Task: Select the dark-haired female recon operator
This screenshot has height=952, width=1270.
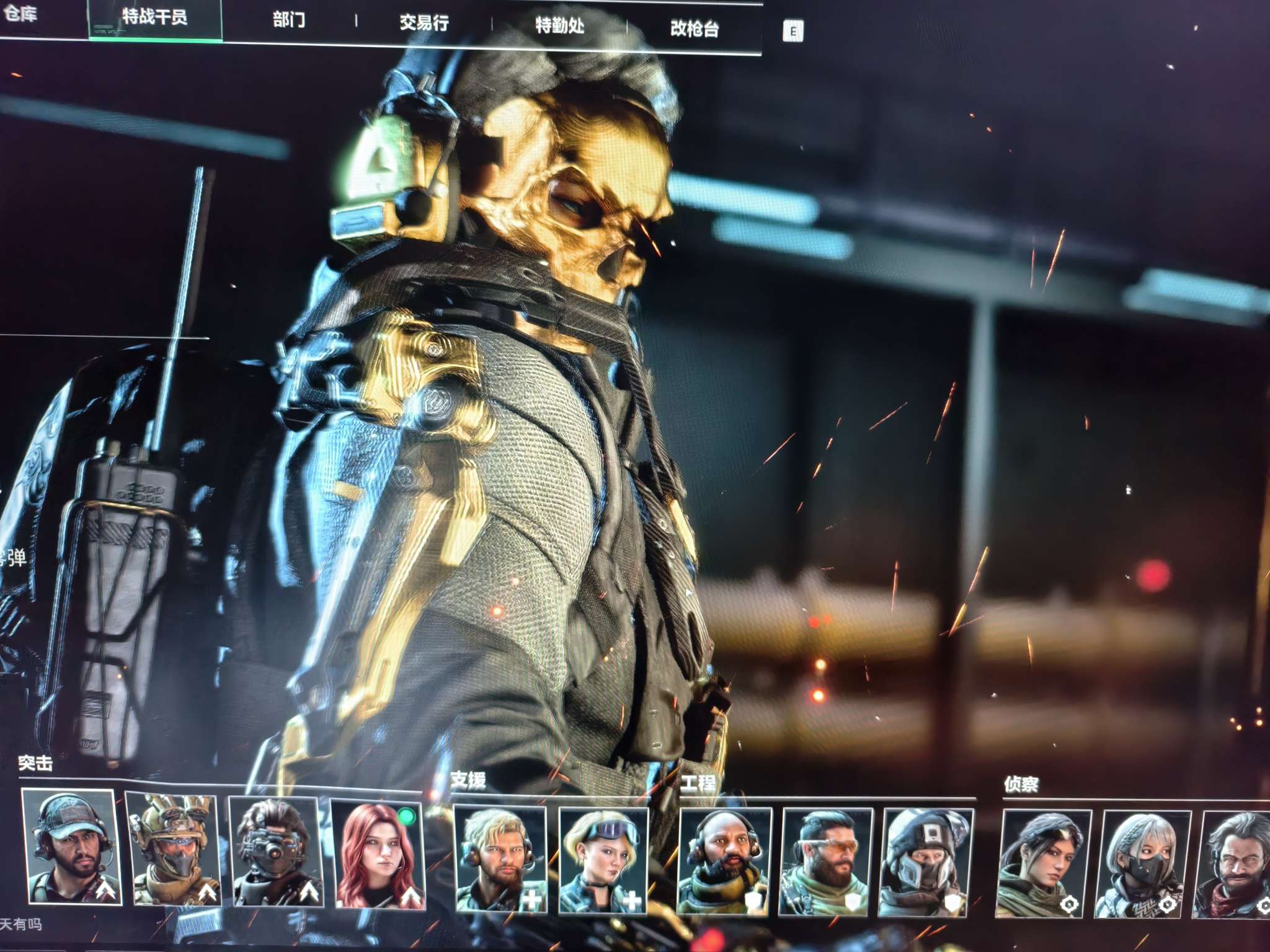Action: 1044,864
